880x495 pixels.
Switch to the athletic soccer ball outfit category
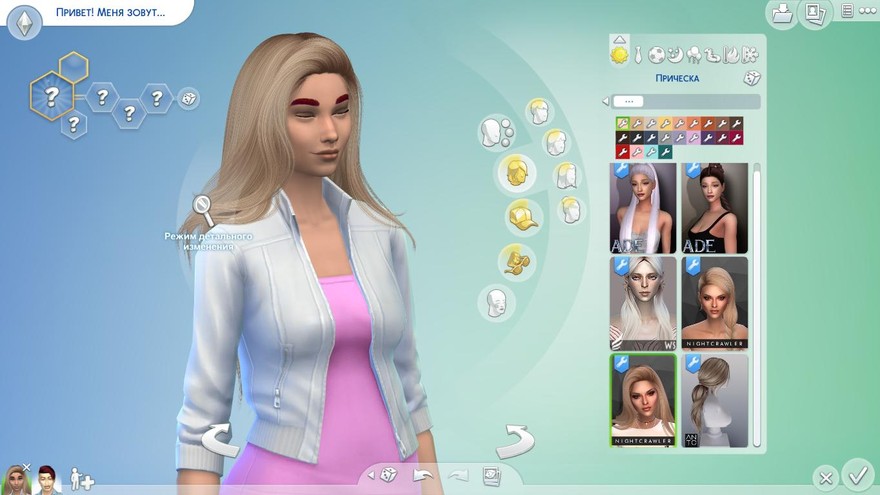656,54
